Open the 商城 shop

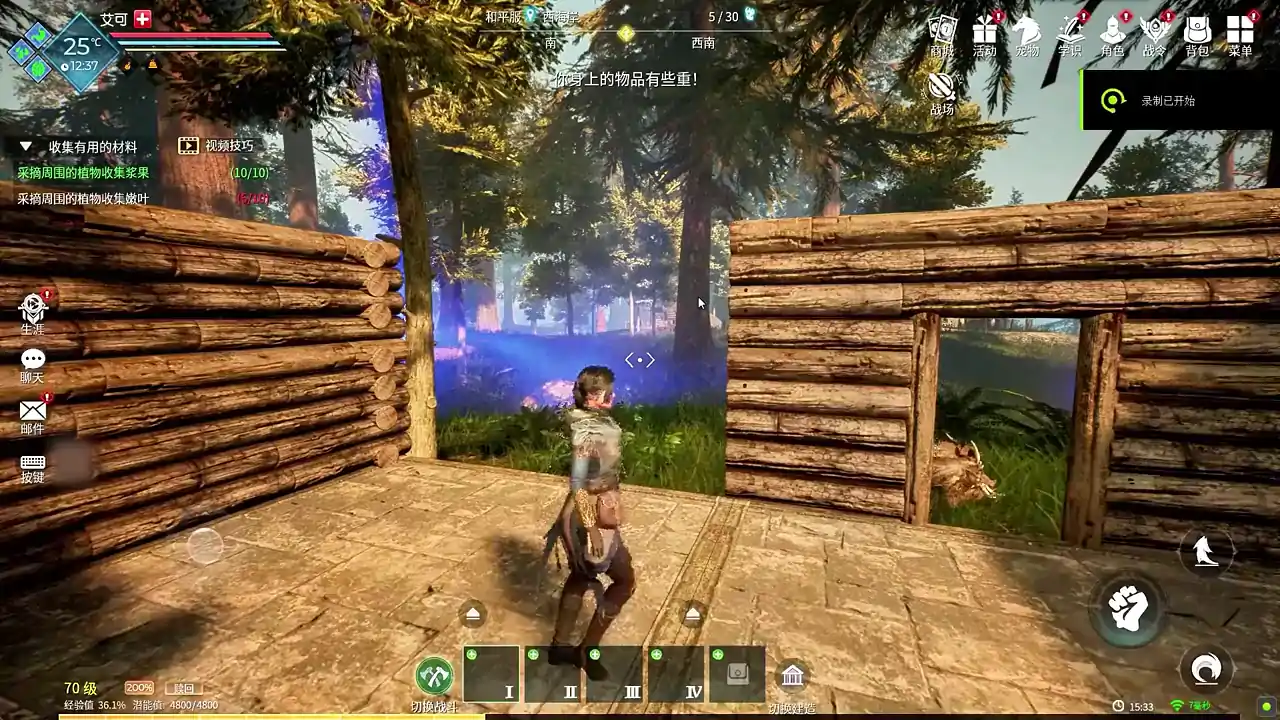942,33
